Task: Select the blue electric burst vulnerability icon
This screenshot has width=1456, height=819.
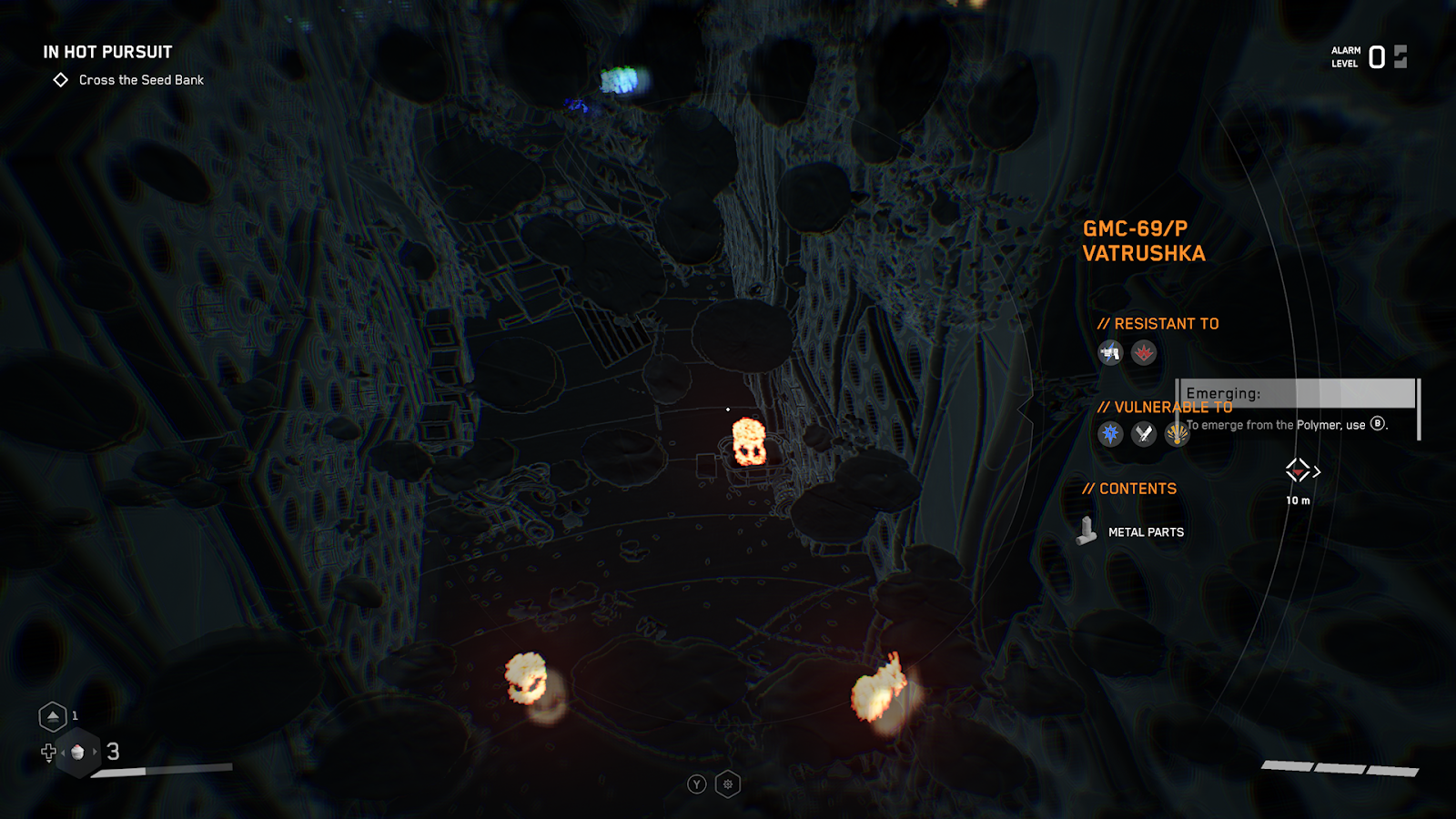Action: tap(1110, 434)
